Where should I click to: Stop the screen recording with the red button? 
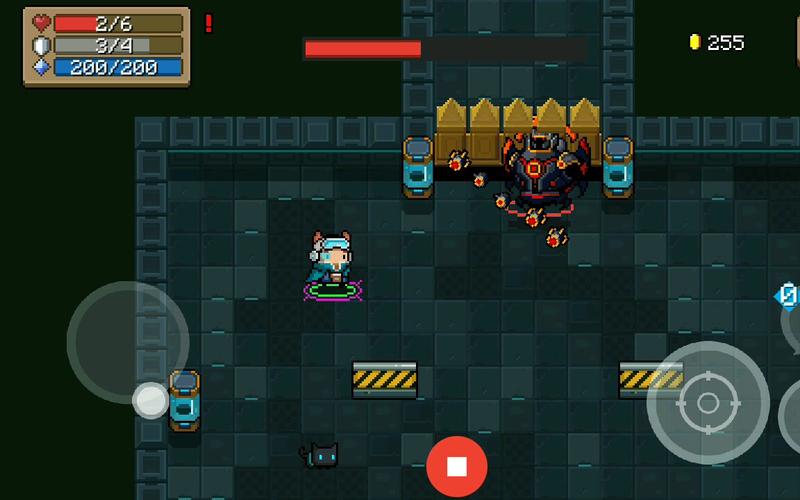(457, 466)
